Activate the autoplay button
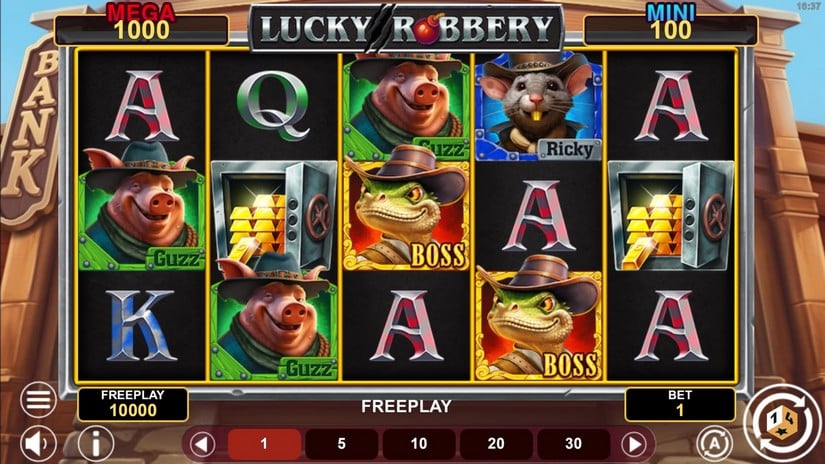This screenshot has width=825, height=464. point(713,442)
